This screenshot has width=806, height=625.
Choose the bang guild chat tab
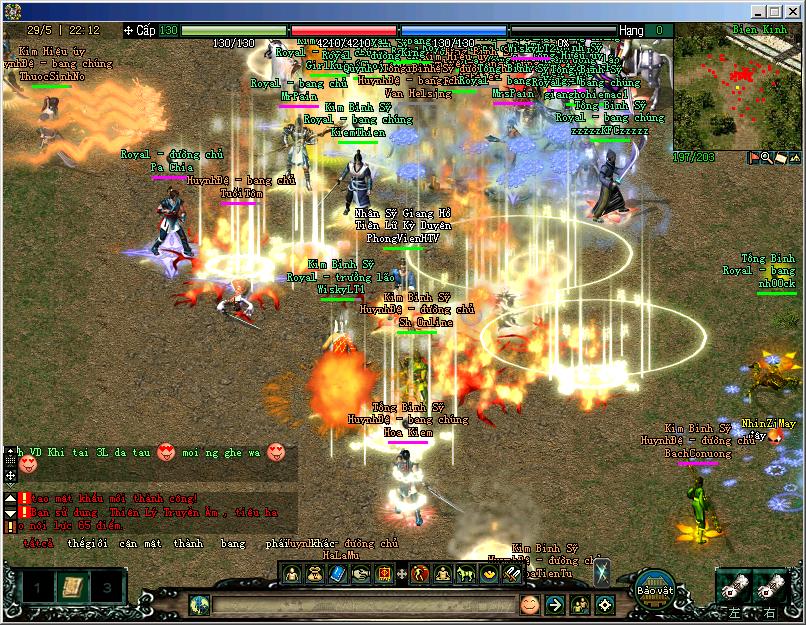[232, 544]
